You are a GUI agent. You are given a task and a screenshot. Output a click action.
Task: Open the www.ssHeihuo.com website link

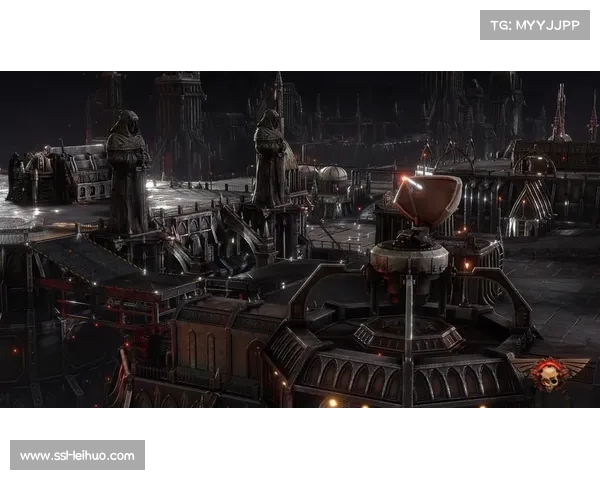tap(79, 456)
